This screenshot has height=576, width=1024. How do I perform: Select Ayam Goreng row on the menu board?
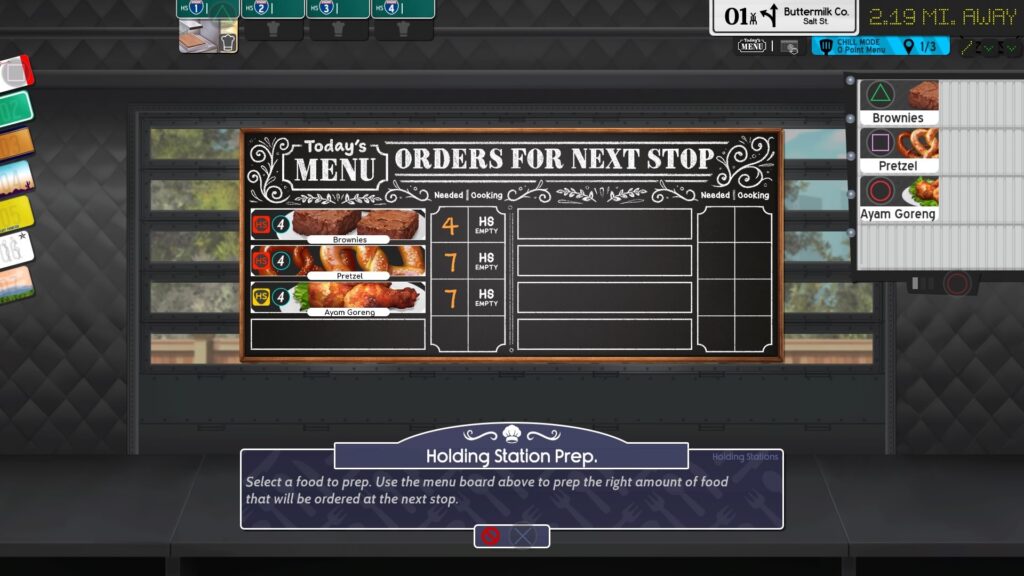(338, 298)
